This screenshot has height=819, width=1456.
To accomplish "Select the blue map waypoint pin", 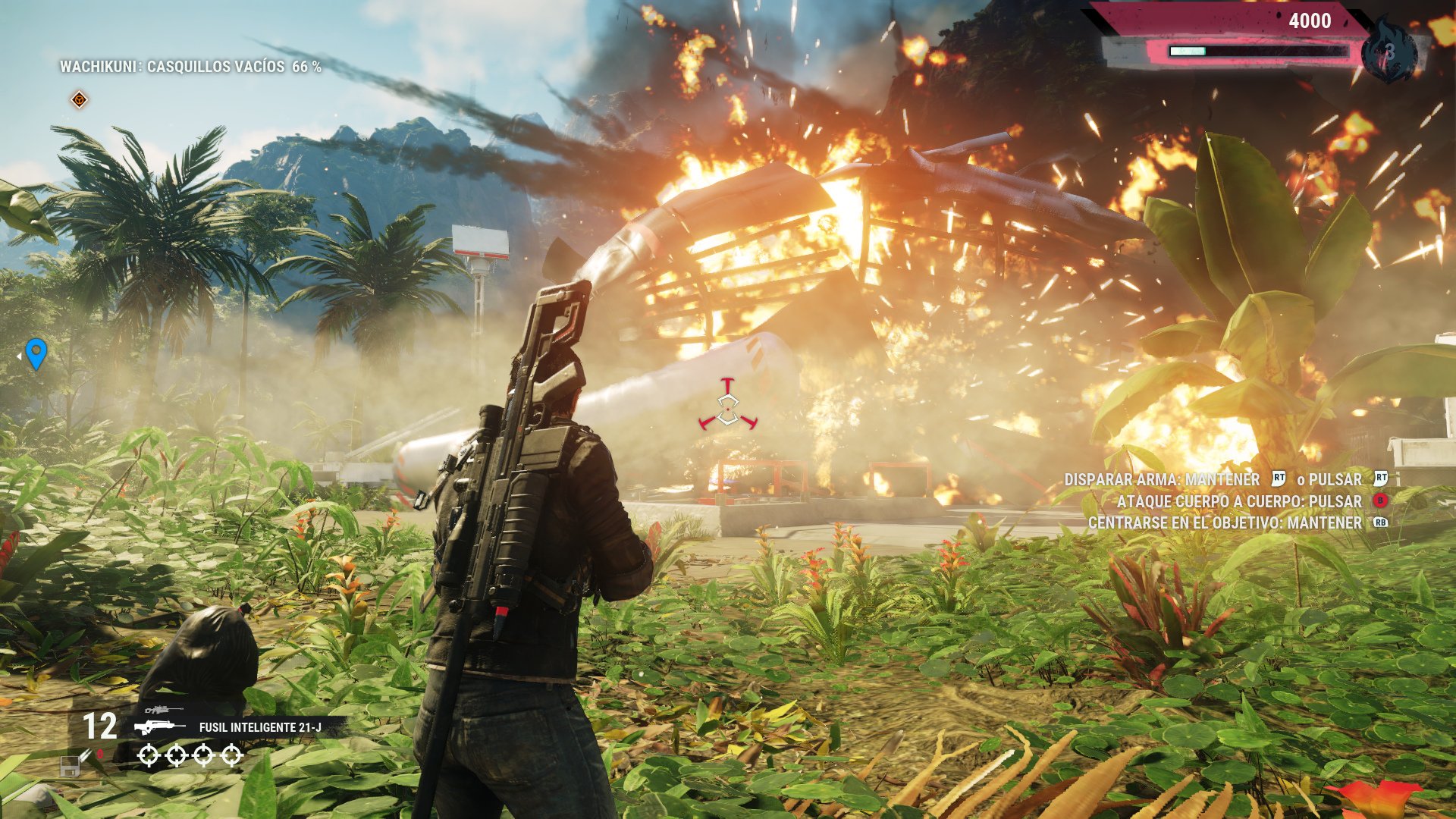I will point(36,353).
